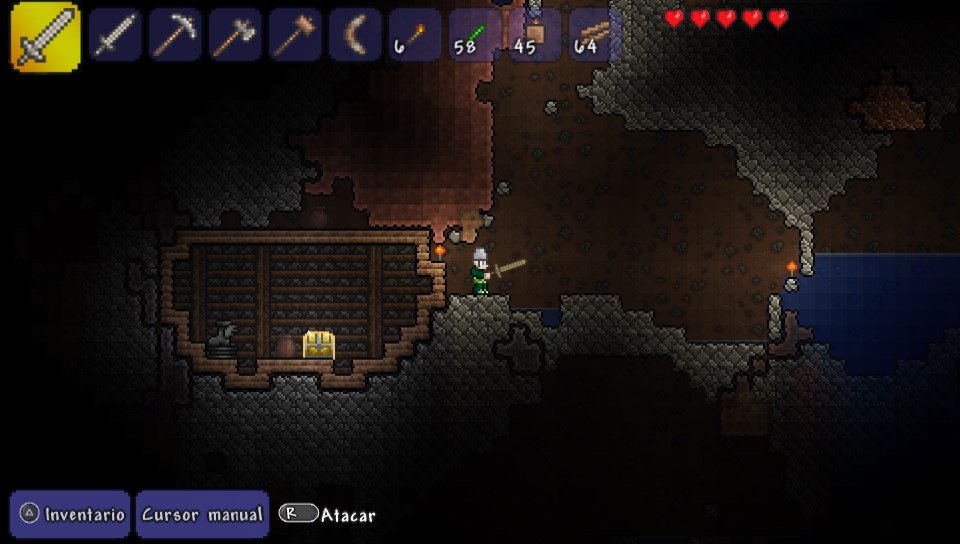Choose the block stack of 45
960x544 pixels.
(535, 35)
